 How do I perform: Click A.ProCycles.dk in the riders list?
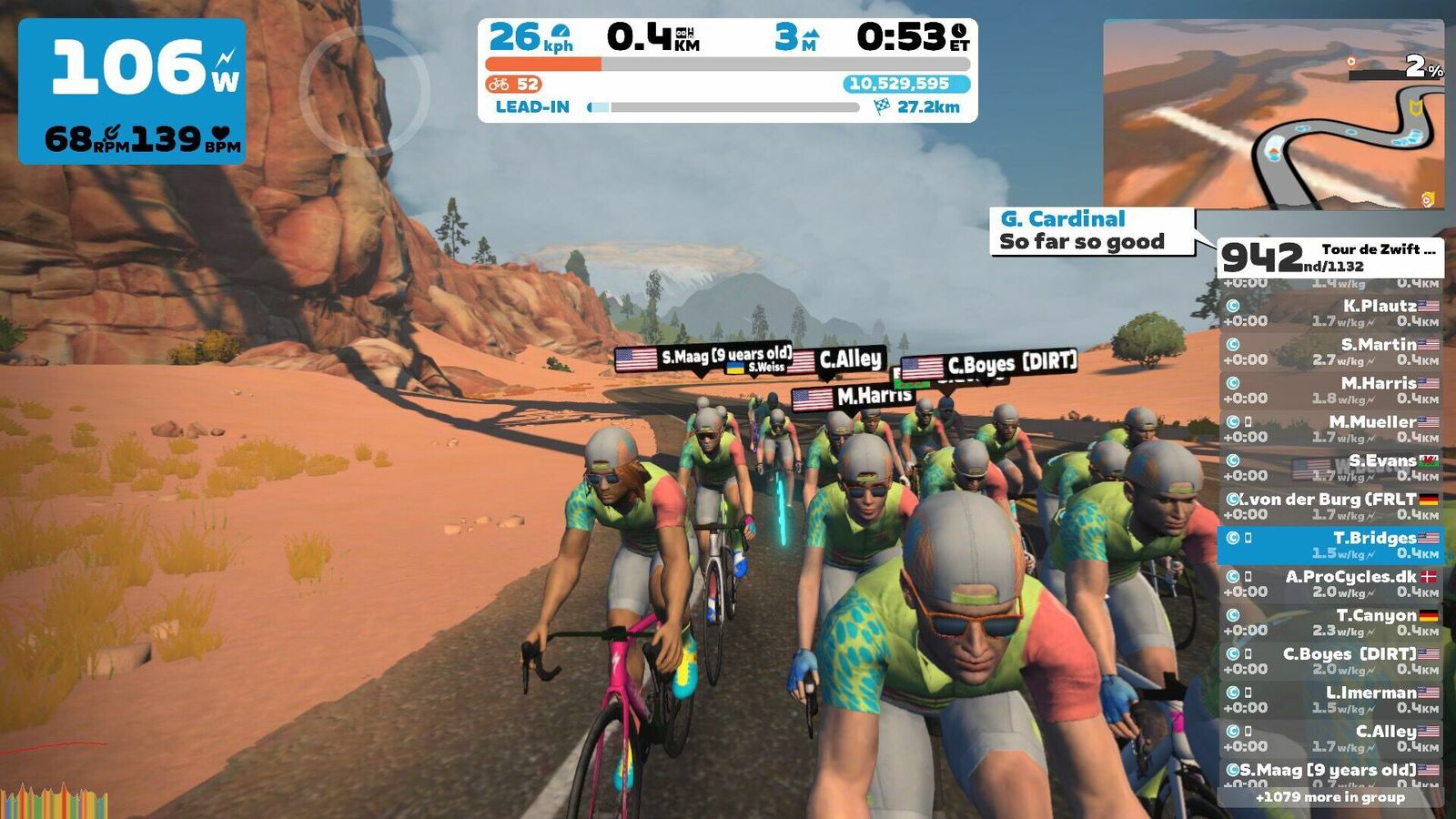[1330, 583]
